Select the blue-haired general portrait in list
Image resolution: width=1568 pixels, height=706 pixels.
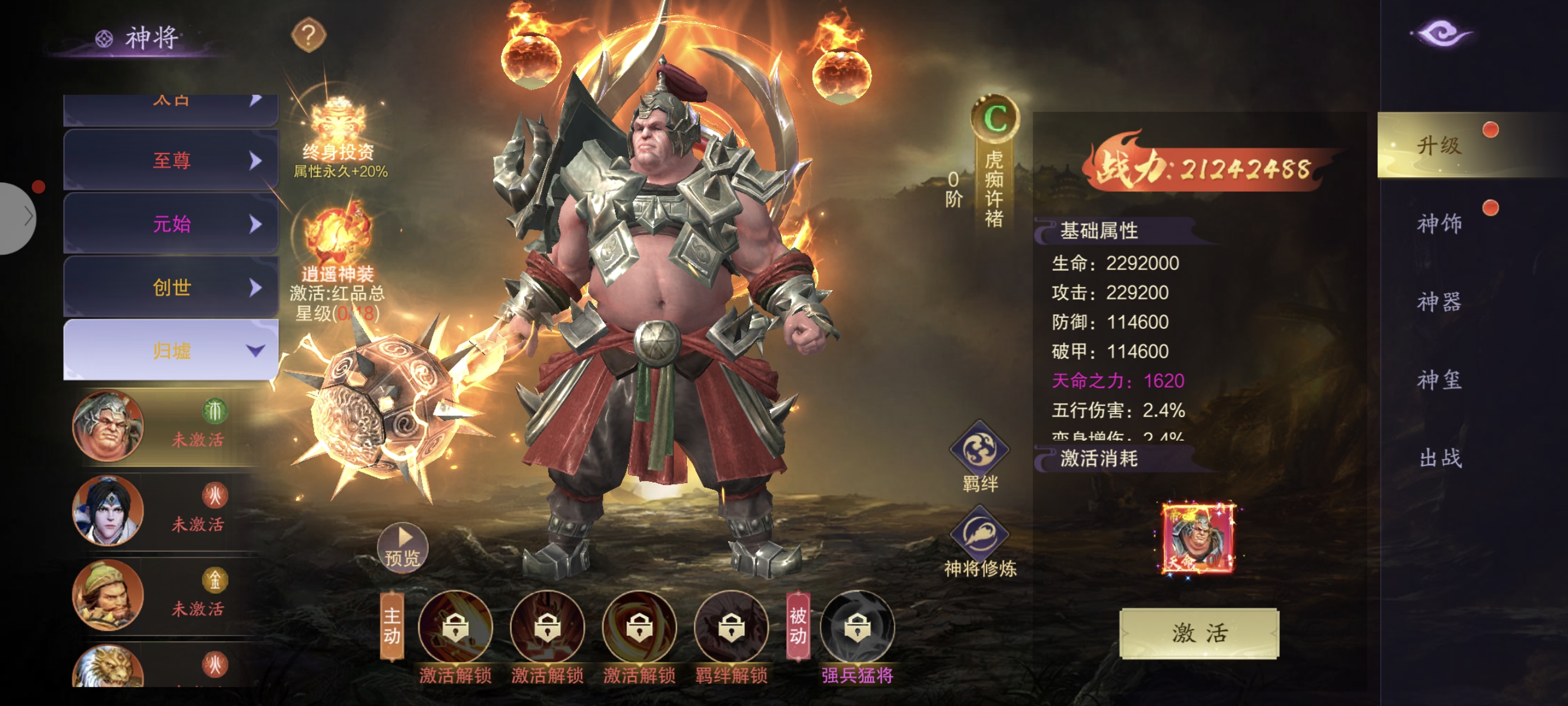click(108, 511)
